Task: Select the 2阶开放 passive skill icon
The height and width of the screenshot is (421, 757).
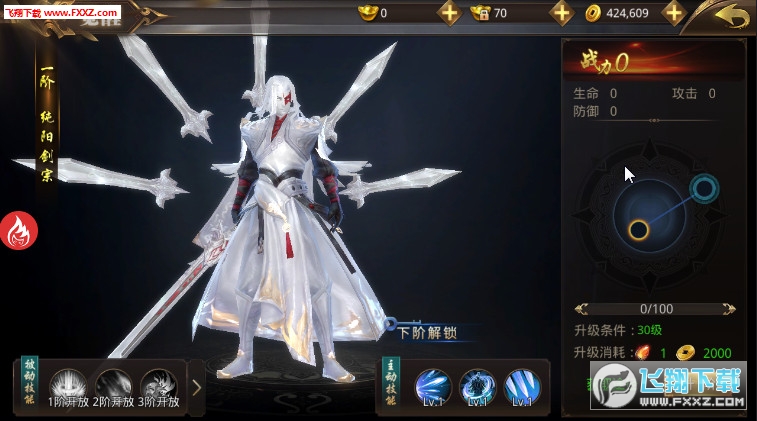Action: tap(113, 383)
